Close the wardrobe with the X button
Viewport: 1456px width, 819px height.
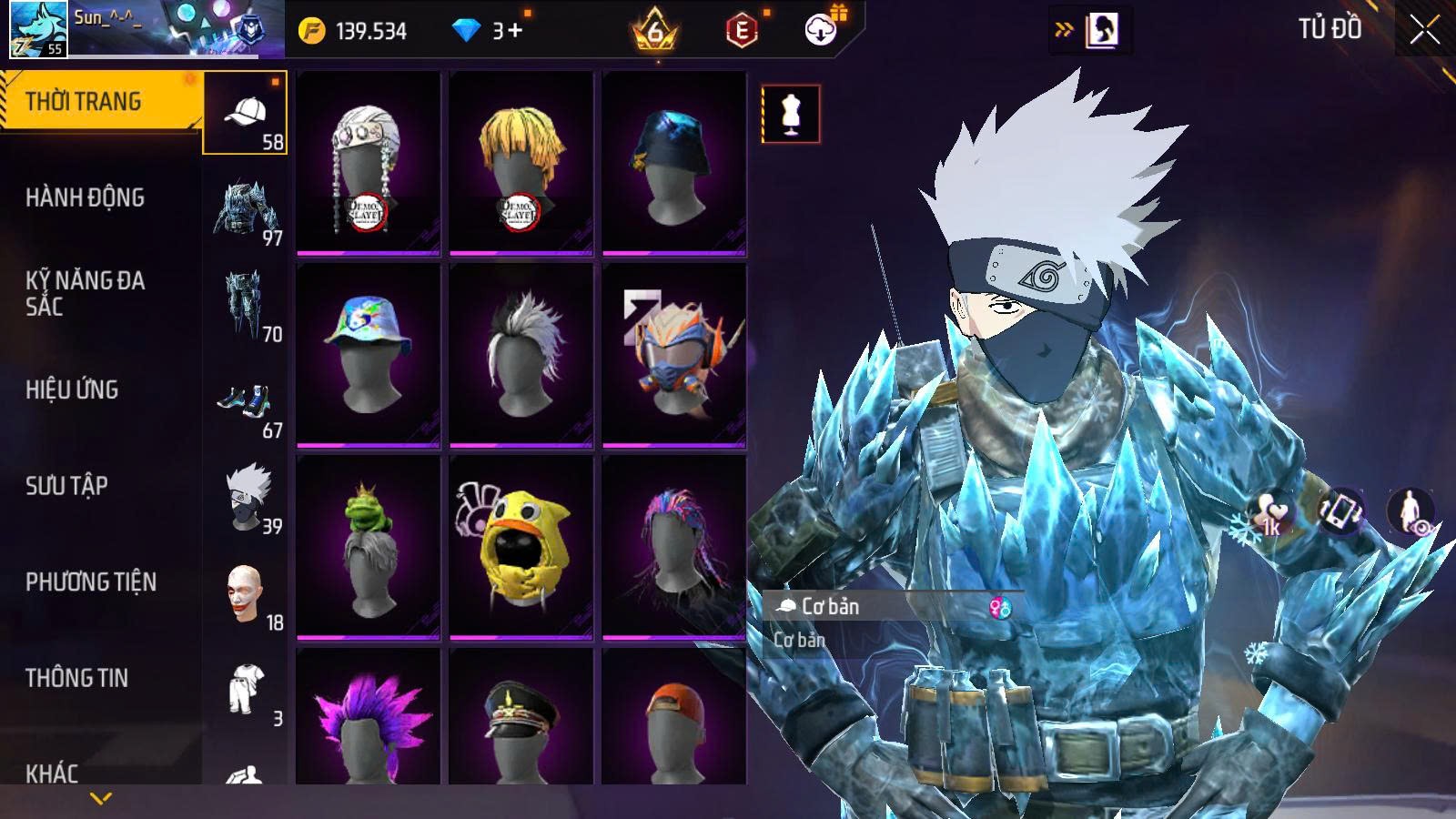click(x=1424, y=31)
